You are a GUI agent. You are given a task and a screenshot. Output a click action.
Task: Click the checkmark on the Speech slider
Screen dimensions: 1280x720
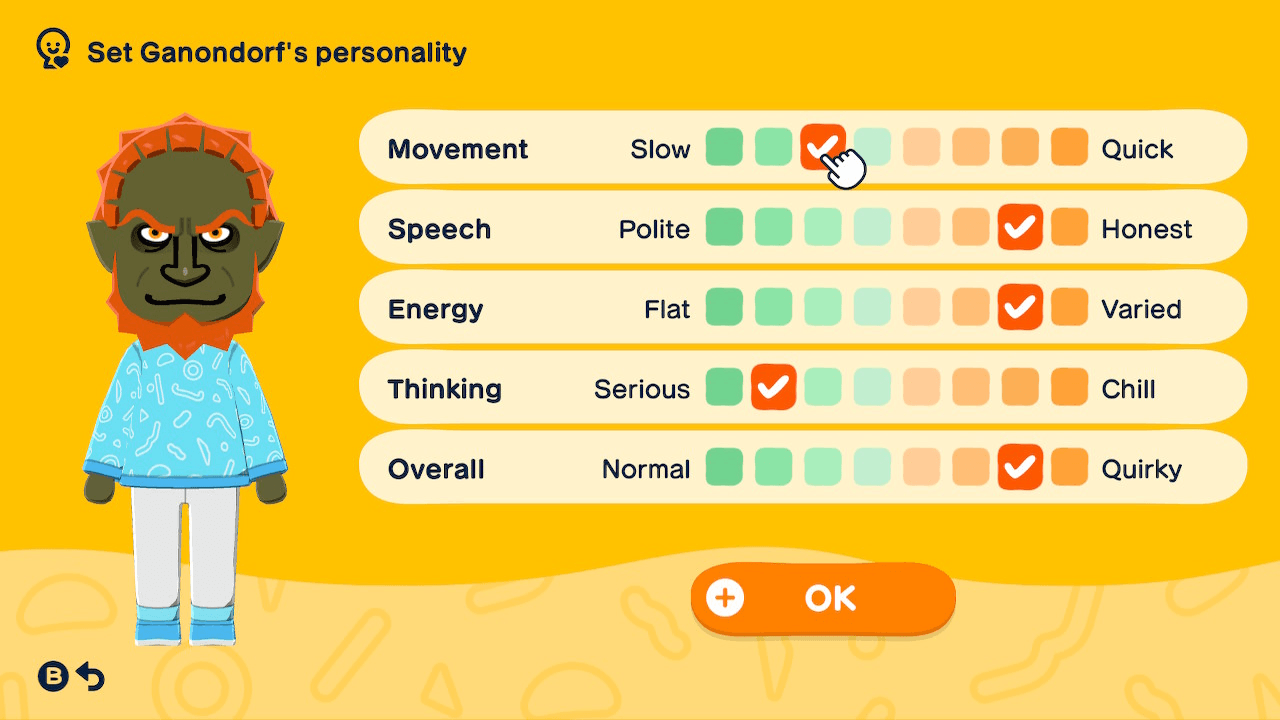(1020, 227)
